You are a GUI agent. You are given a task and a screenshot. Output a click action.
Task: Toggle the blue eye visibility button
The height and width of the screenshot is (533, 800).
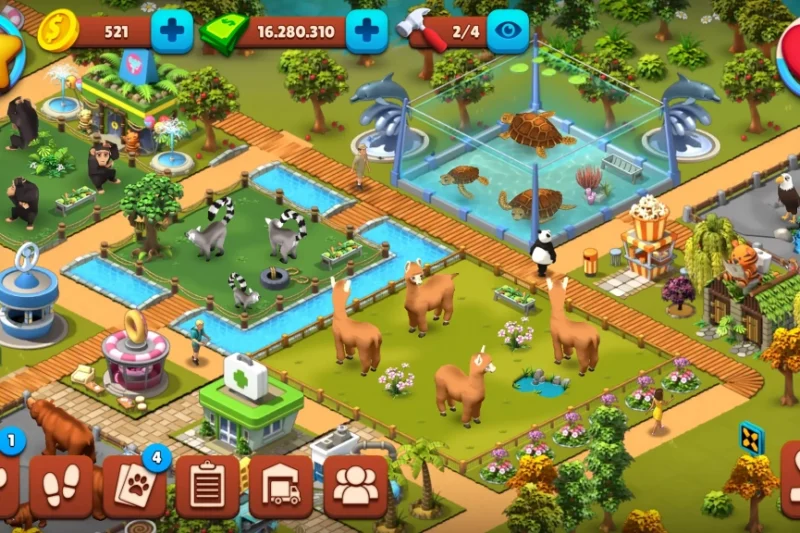[x=507, y=31]
